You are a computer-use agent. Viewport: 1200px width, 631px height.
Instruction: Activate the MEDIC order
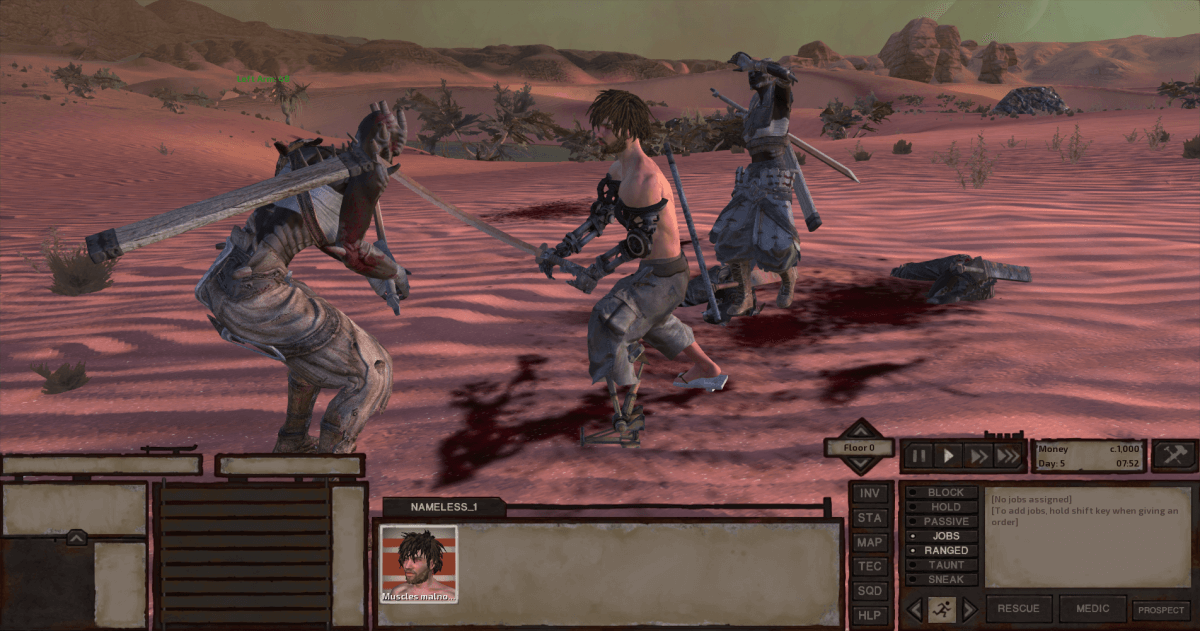[1092, 609]
